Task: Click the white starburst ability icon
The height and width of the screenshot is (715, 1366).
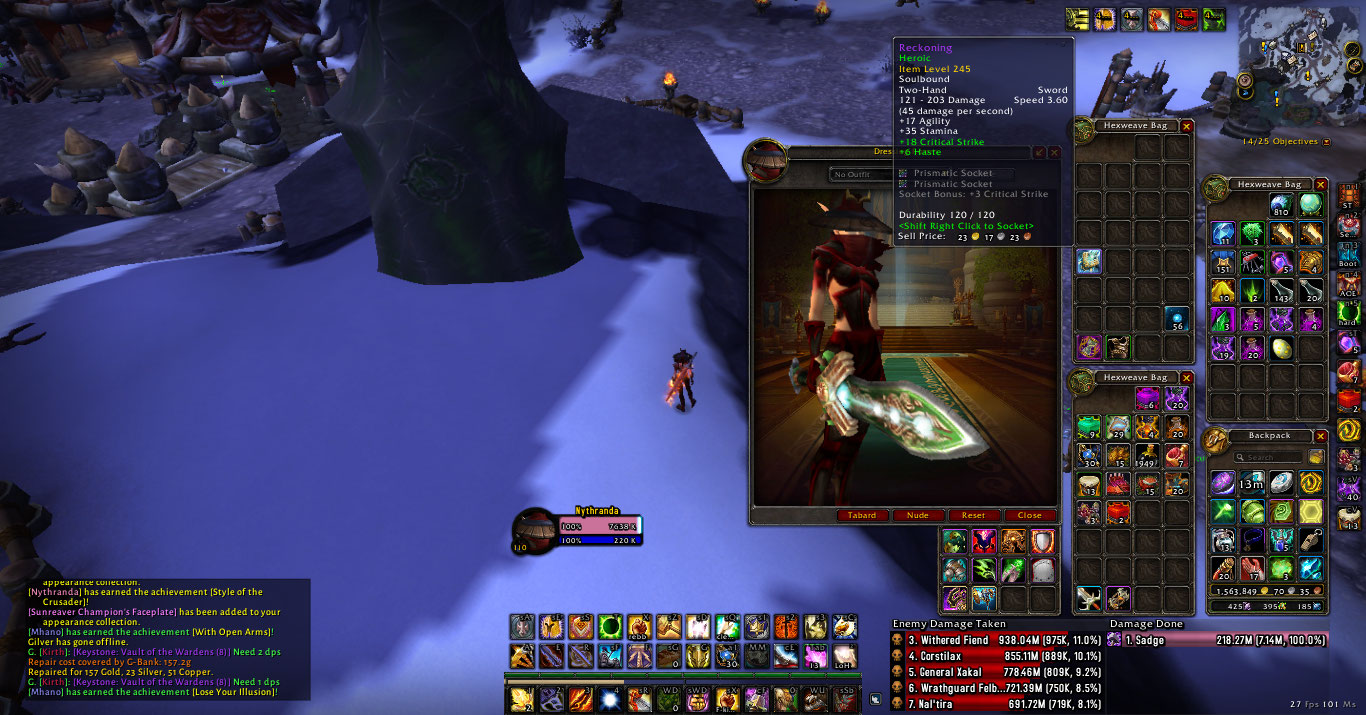Action: 609,699
